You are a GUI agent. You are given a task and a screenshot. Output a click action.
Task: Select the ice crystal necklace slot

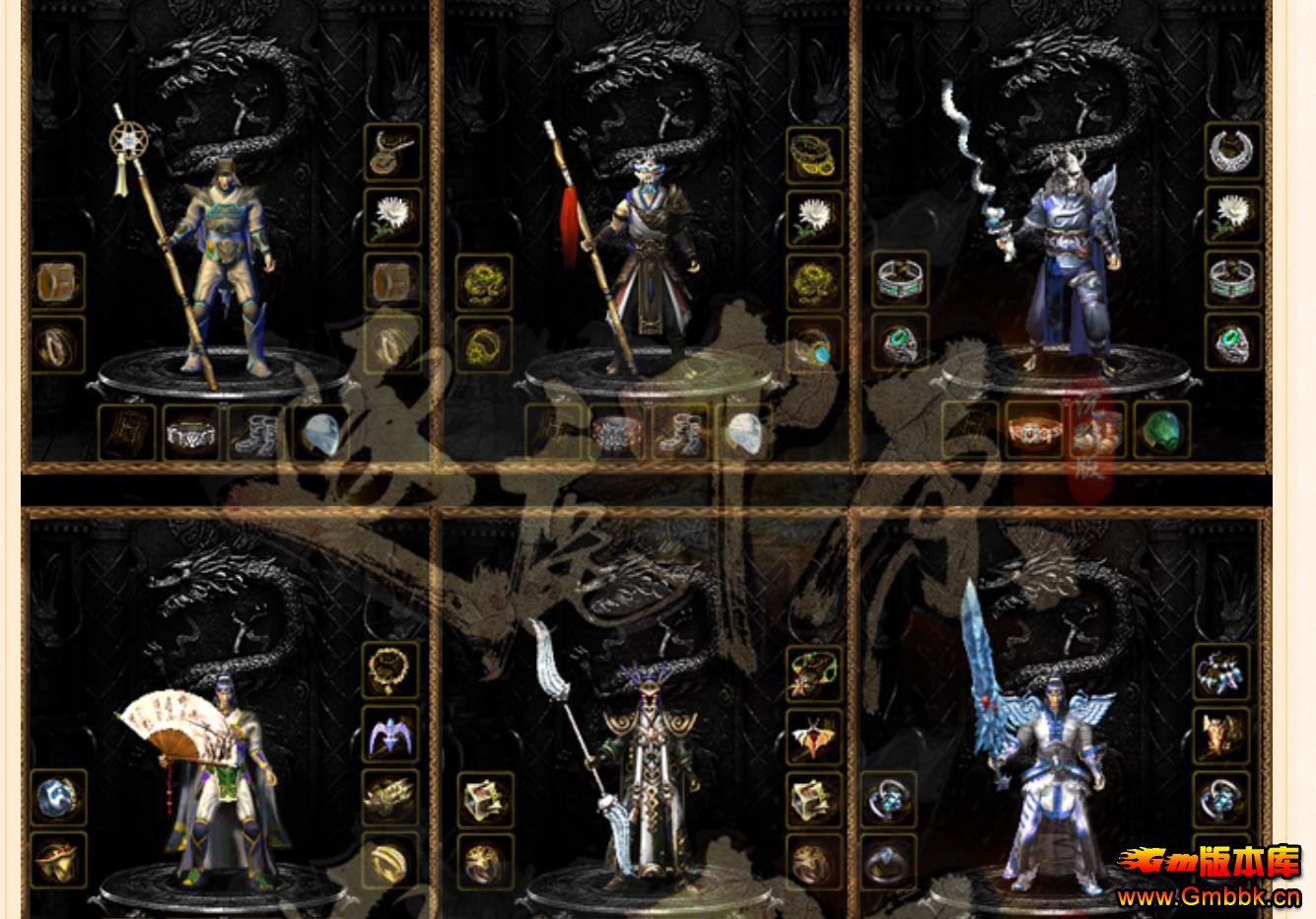point(1221,672)
